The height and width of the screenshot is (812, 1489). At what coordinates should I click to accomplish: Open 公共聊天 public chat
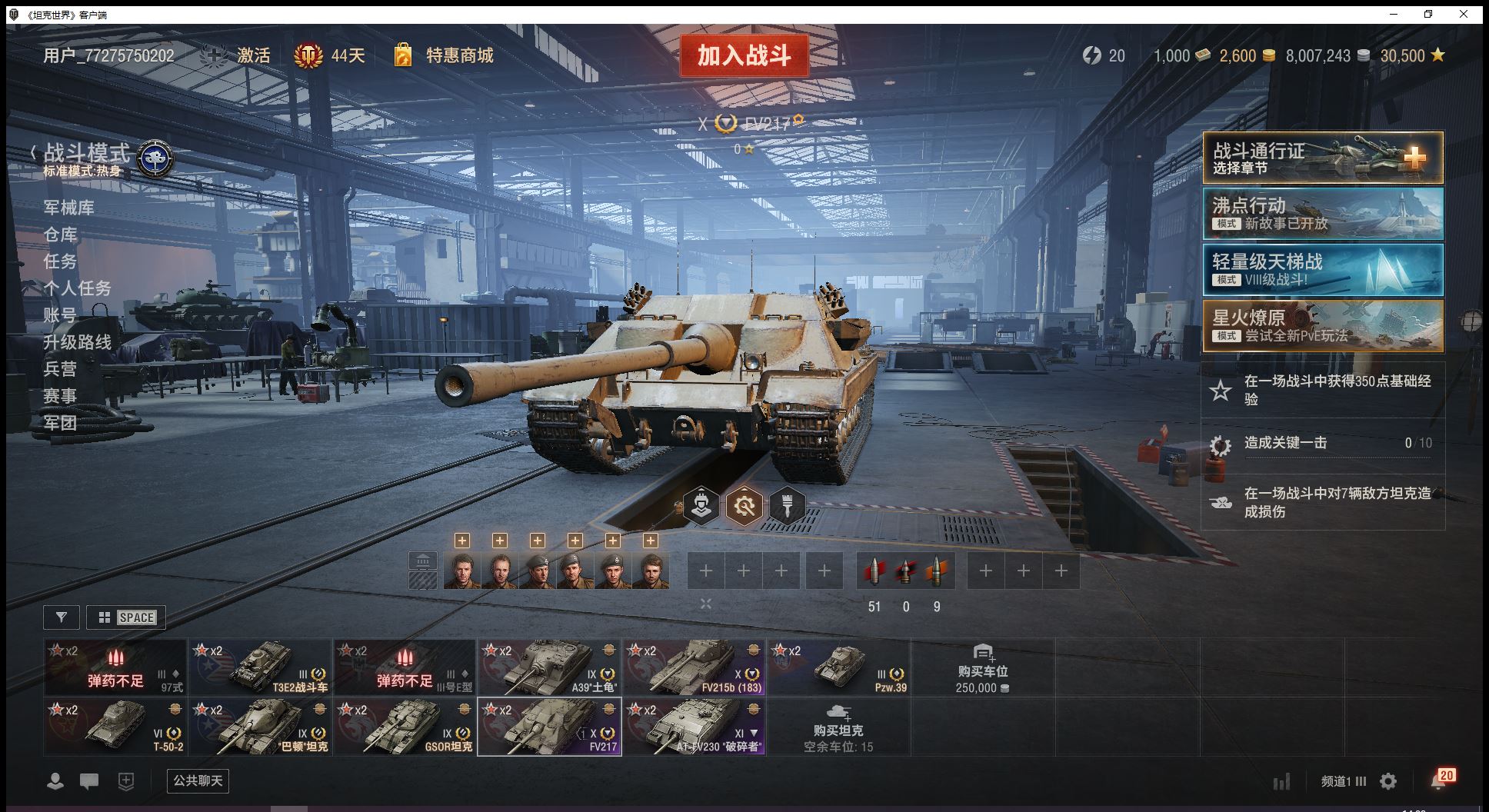[x=198, y=781]
